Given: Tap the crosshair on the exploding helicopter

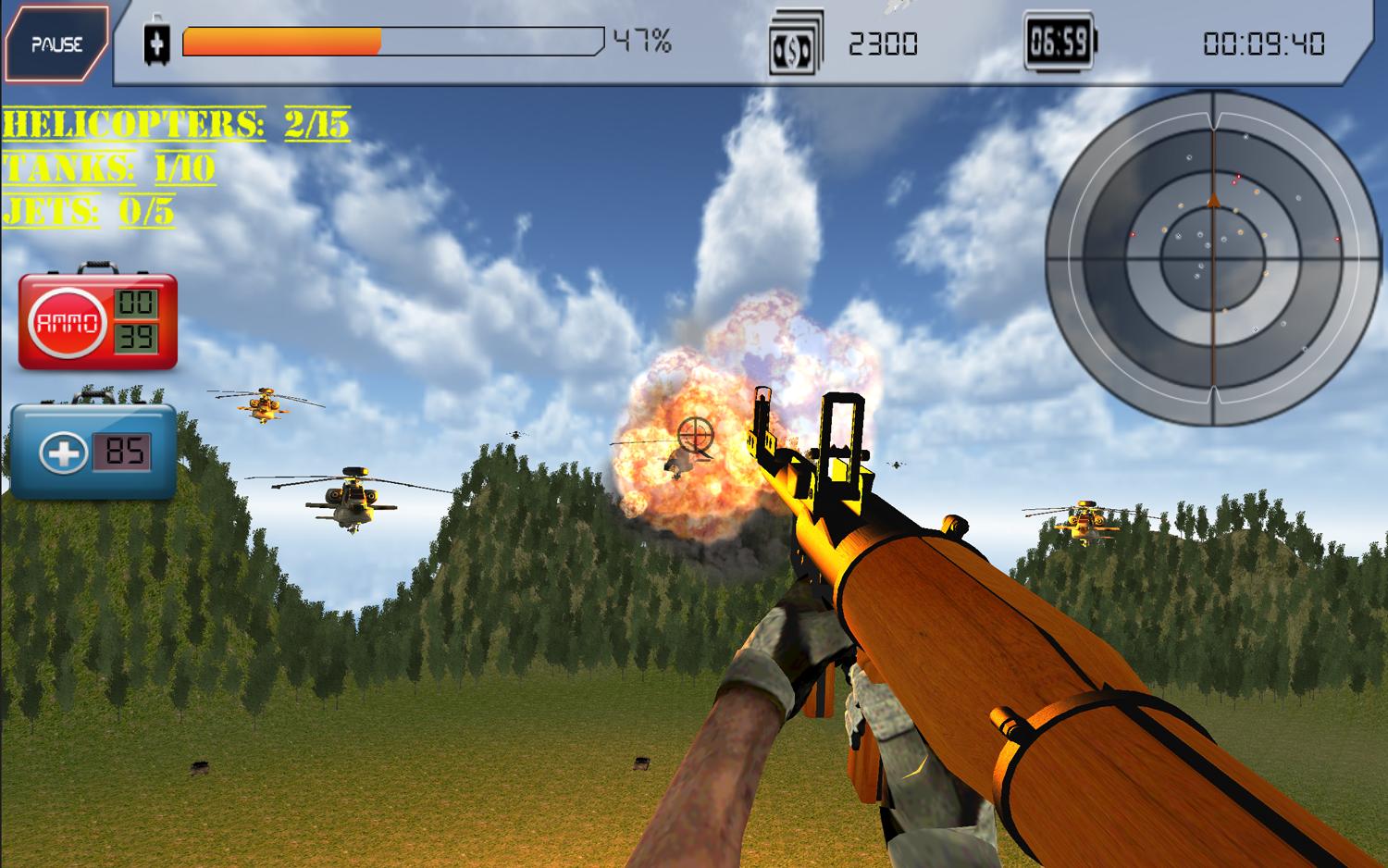Looking at the screenshot, I should pyautogui.click(x=696, y=436).
